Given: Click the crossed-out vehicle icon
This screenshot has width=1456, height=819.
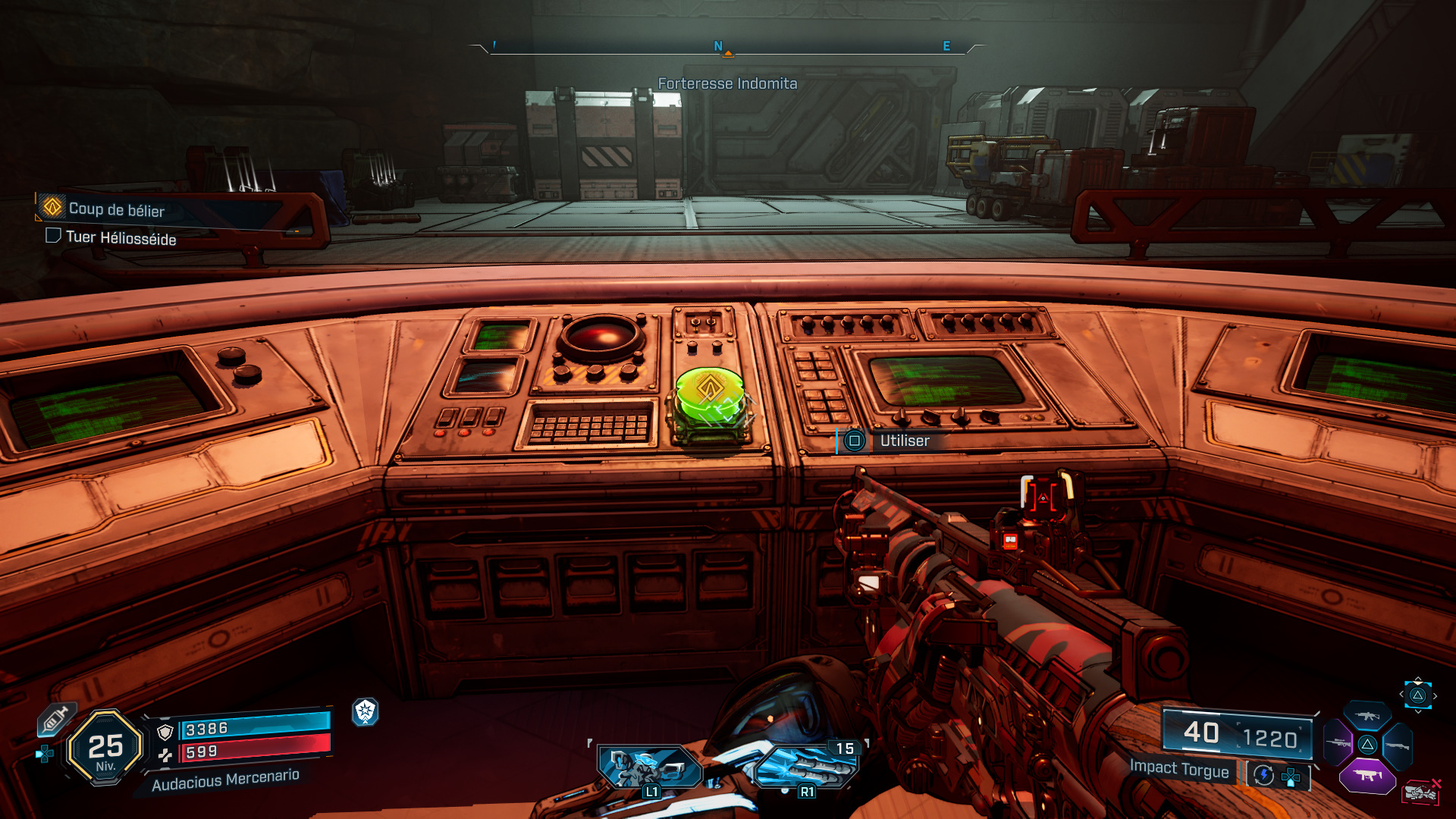Looking at the screenshot, I should (1421, 792).
